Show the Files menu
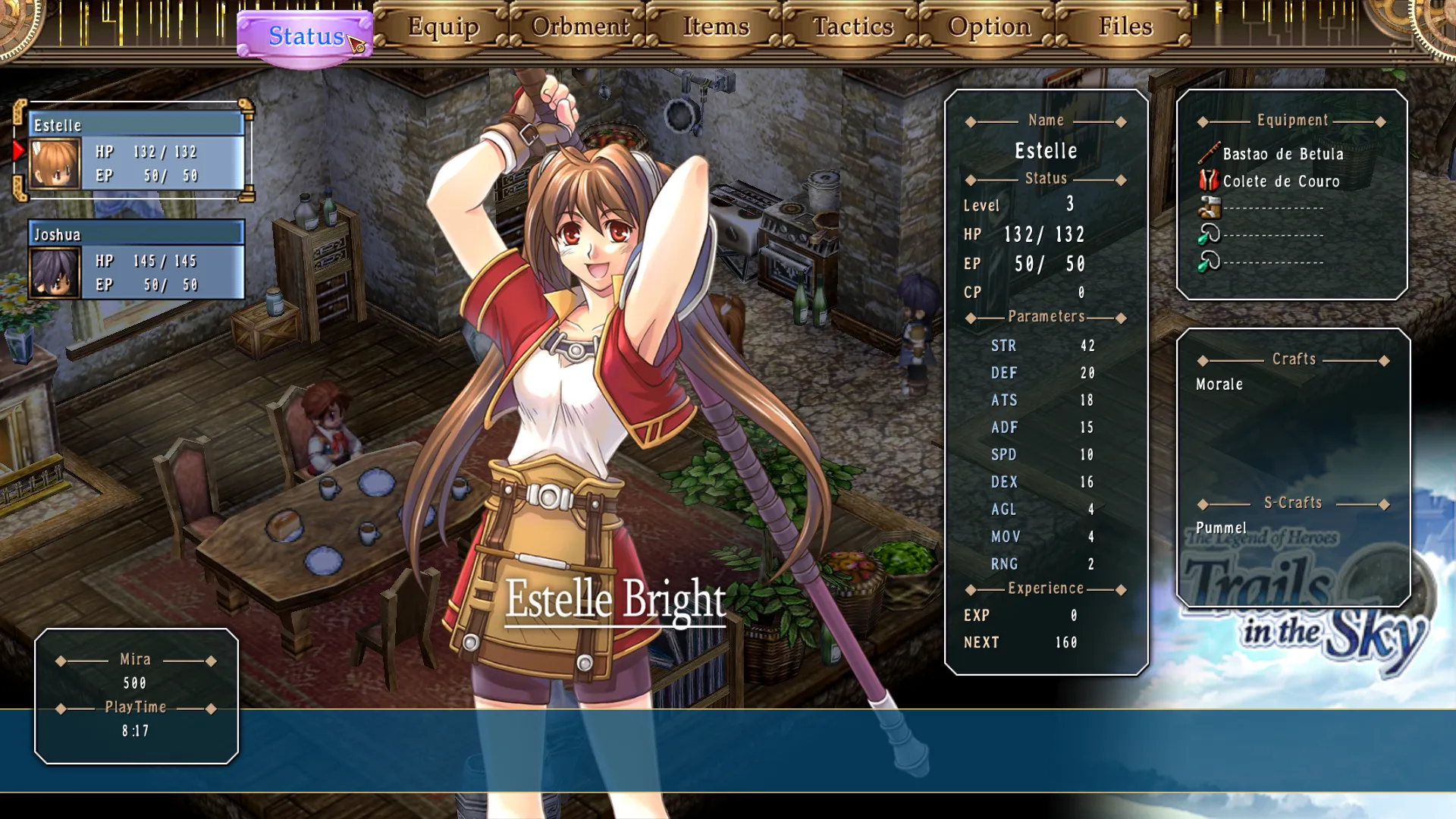This screenshot has width=1456, height=819. click(1125, 27)
